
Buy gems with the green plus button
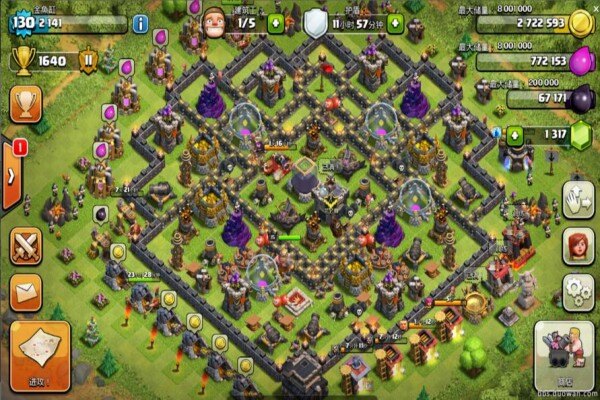(515, 135)
